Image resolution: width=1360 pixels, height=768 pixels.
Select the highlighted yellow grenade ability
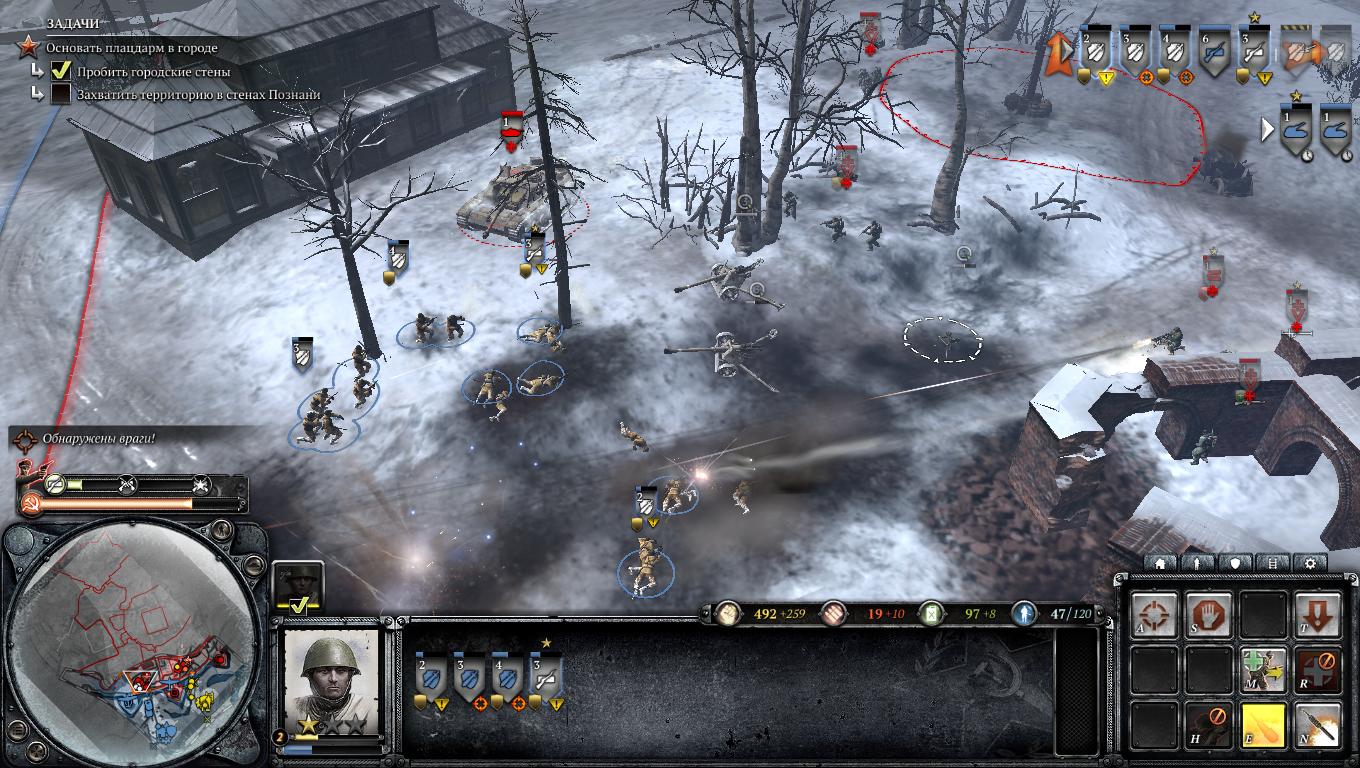coord(1263,722)
